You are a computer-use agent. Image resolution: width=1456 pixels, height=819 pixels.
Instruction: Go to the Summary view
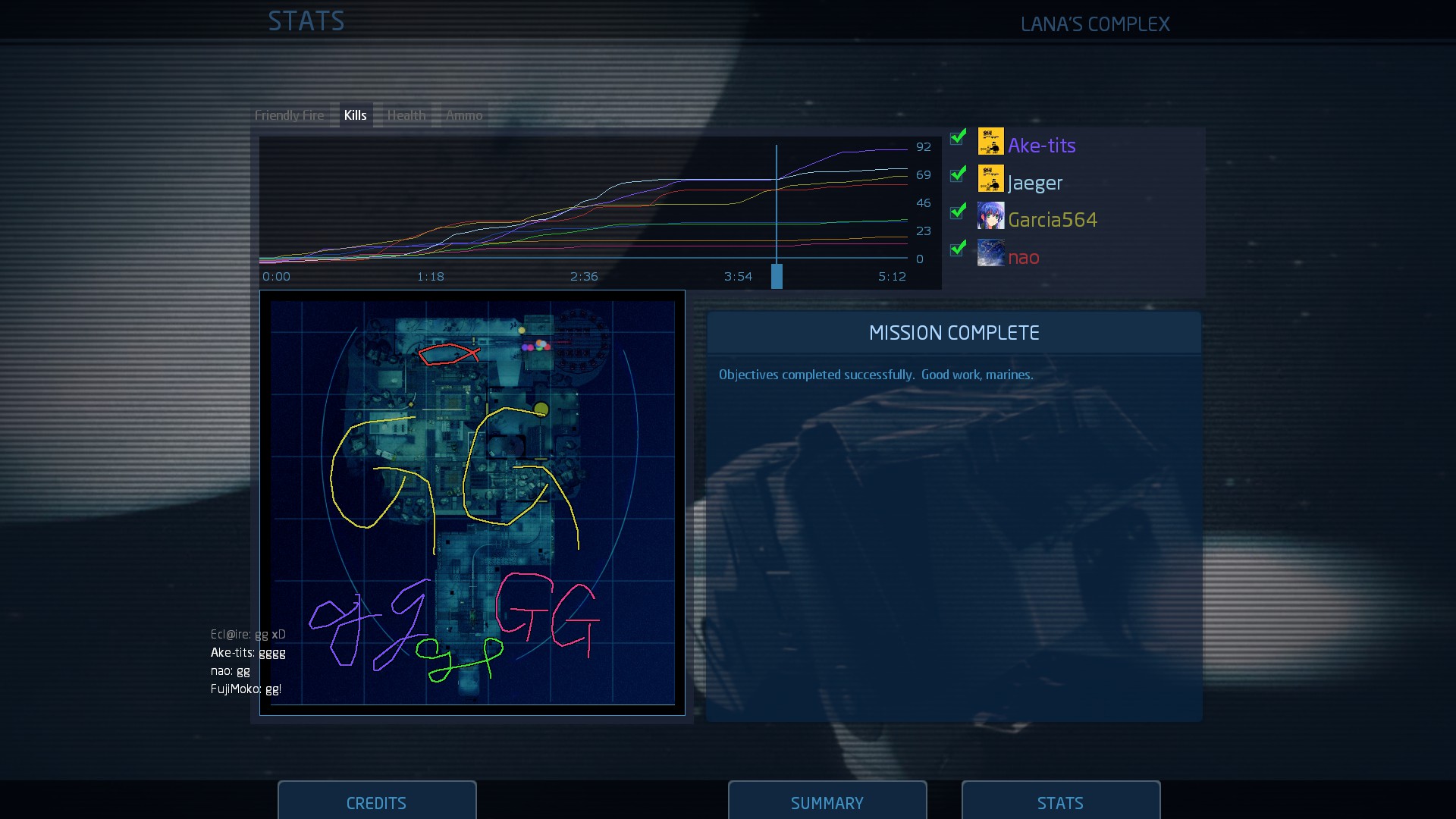(827, 802)
